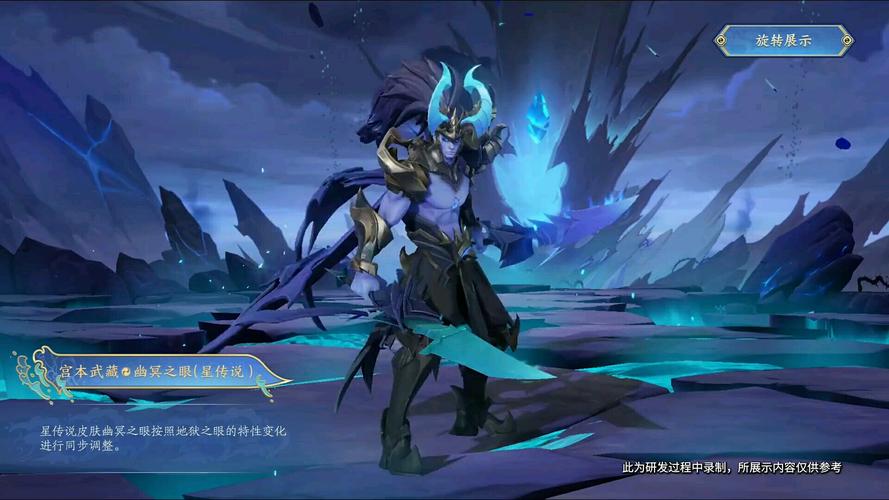The image size is (889, 500).
Task: Click the 旋转展示 rotate display button
Action: click(x=783, y=41)
